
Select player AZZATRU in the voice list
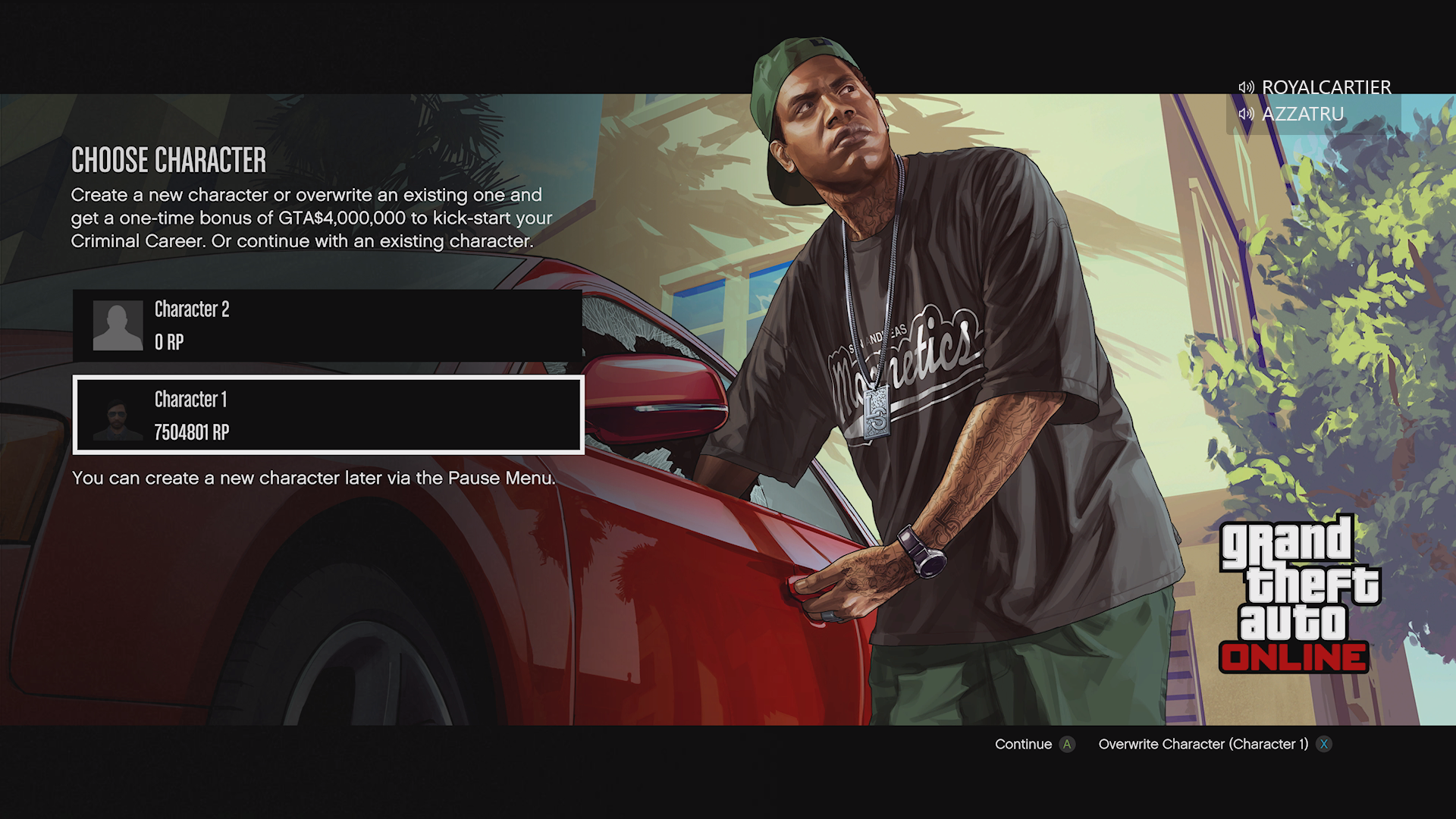tap(1302, 114)
